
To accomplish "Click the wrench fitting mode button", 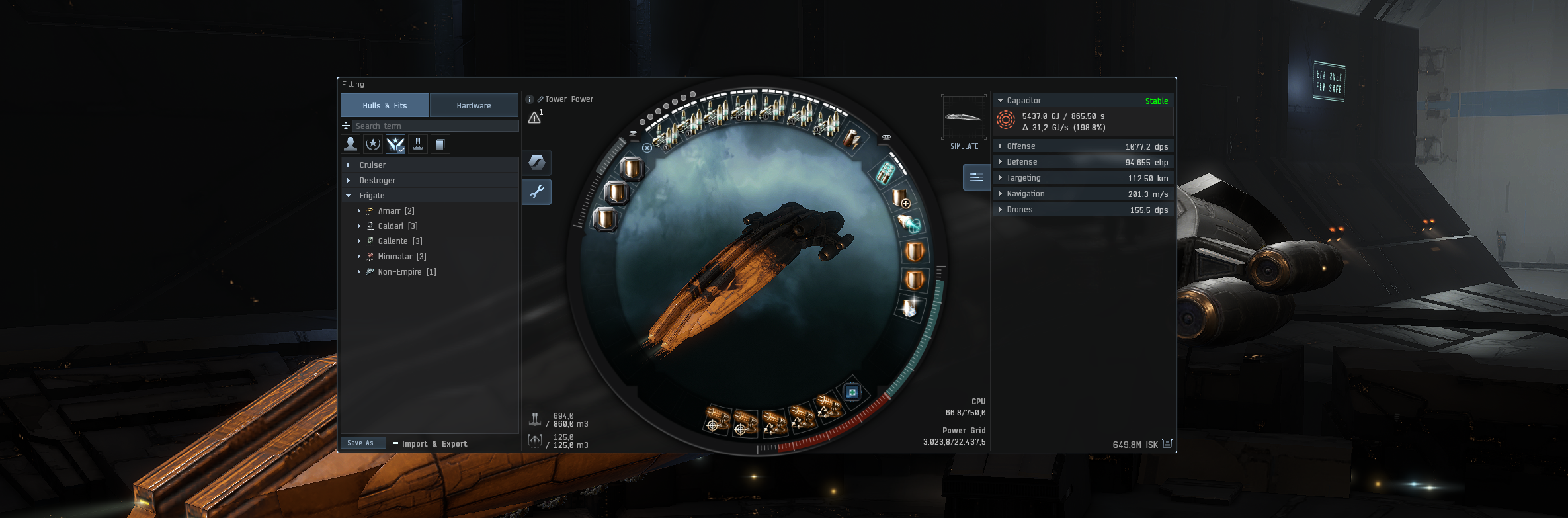I will coord(536,192).
